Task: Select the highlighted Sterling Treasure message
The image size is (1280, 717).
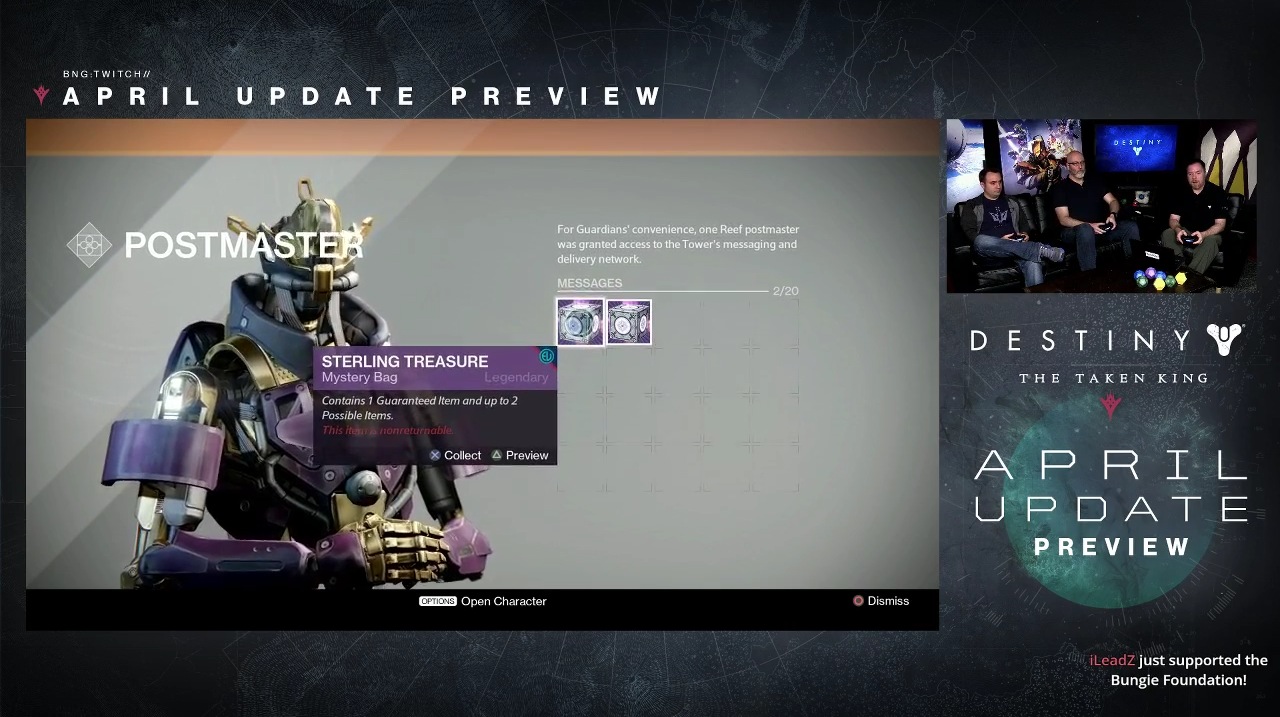Action: pyautogui.click(x=580, y=322)
